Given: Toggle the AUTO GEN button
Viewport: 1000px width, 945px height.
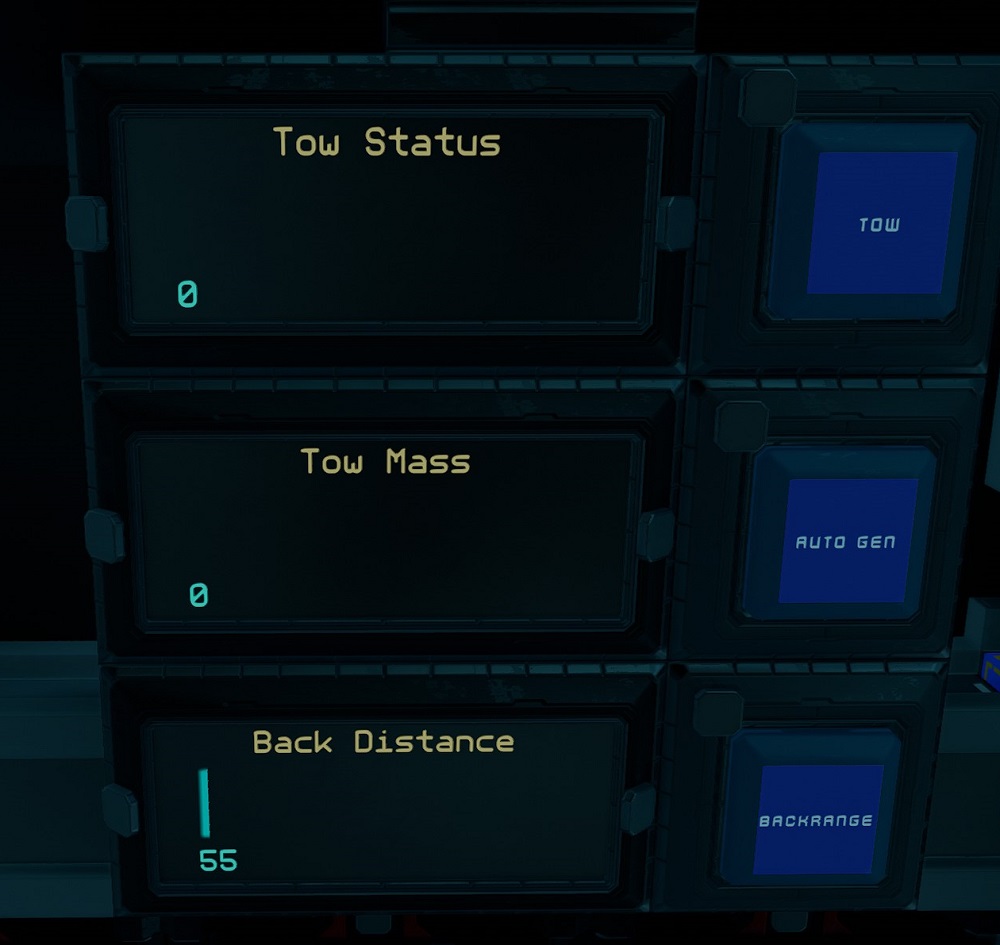Looking at the screenshot, I should (846, 541).
